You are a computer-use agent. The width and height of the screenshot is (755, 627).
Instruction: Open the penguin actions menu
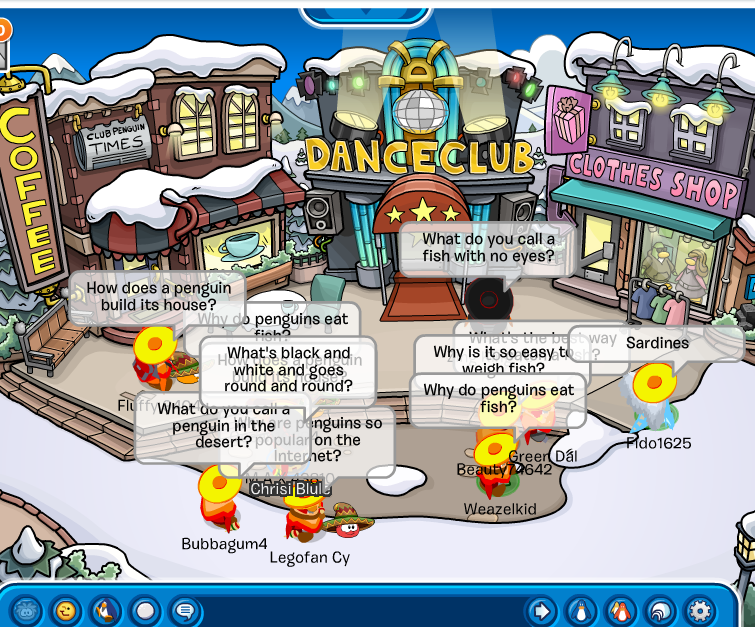[105, 609]
